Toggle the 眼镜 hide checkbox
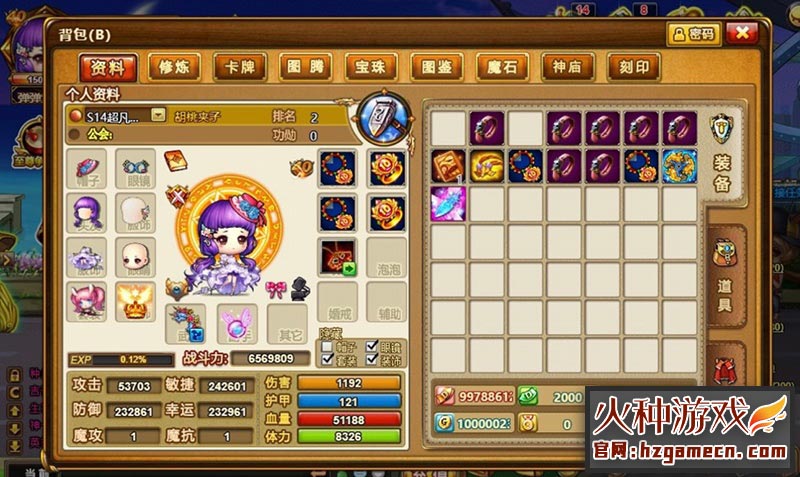 pos(373,346)
